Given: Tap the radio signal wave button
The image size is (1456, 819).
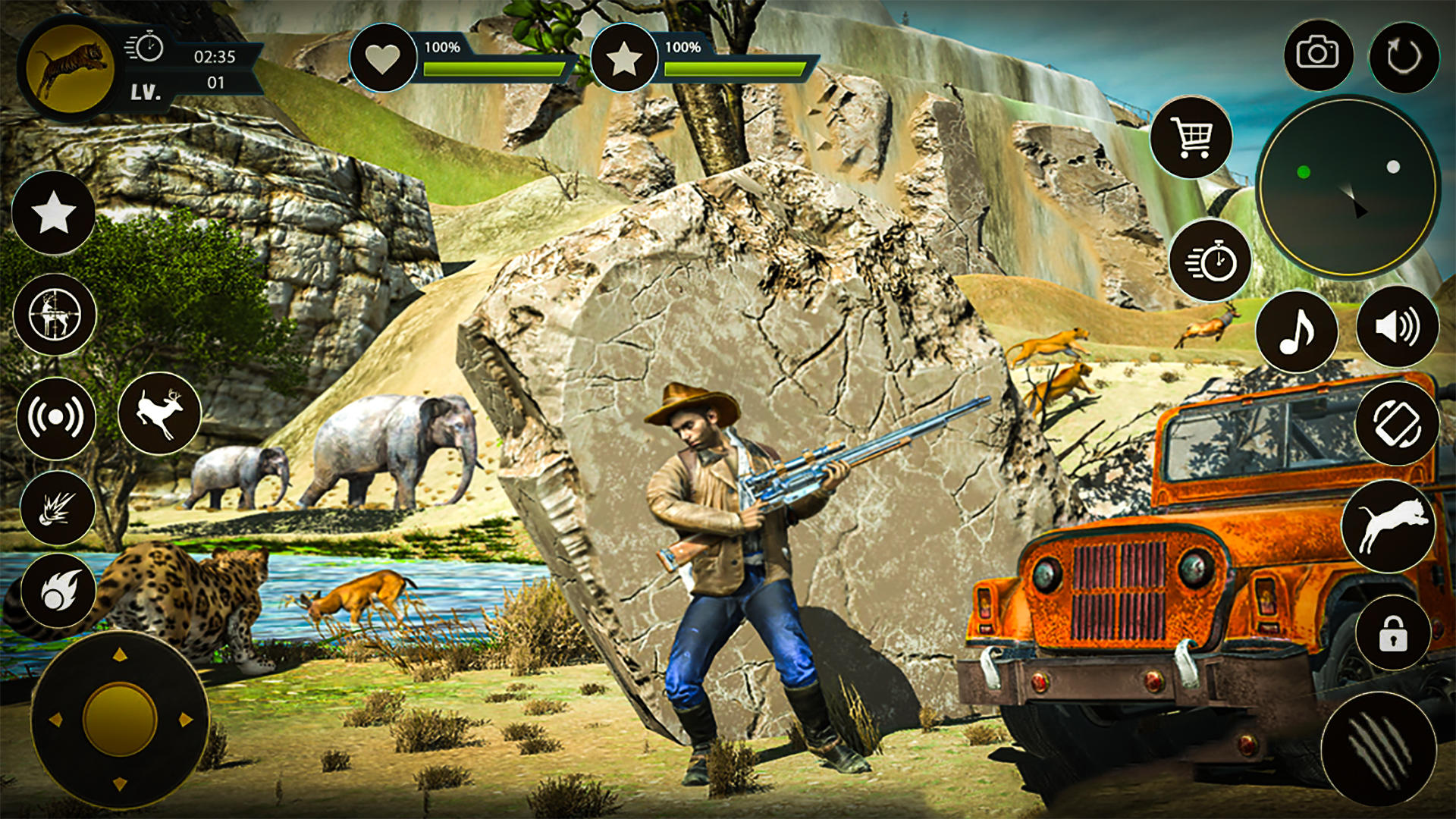Looking at the screenshot, I should [x=55, y=418].
